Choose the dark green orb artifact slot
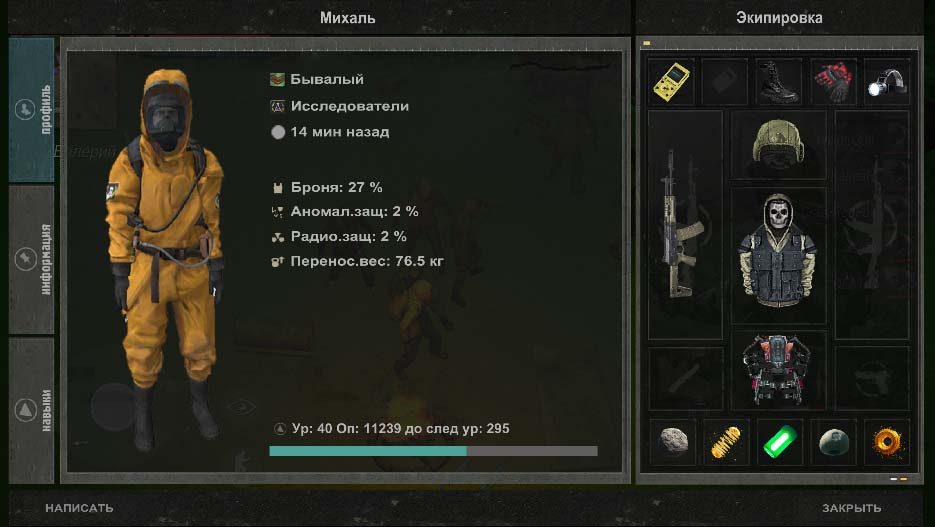Screen dimensions: 935x527 click(x=832, y=442)
